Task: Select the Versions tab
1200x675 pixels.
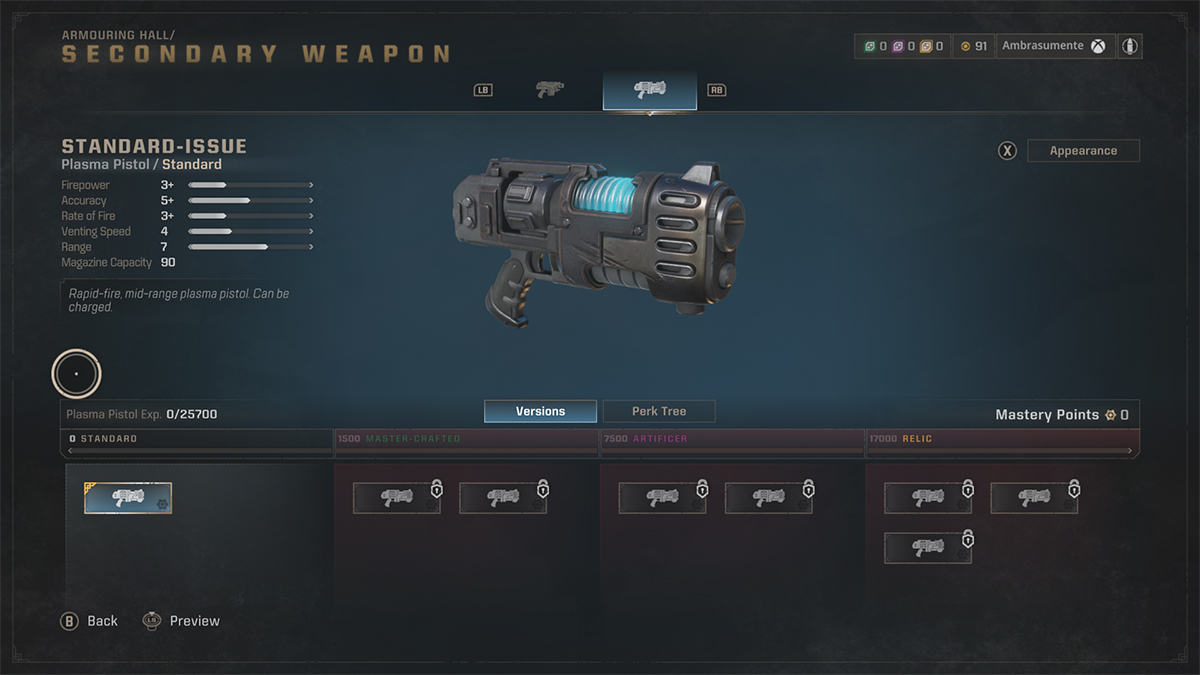Action: [x=540, y=411]
